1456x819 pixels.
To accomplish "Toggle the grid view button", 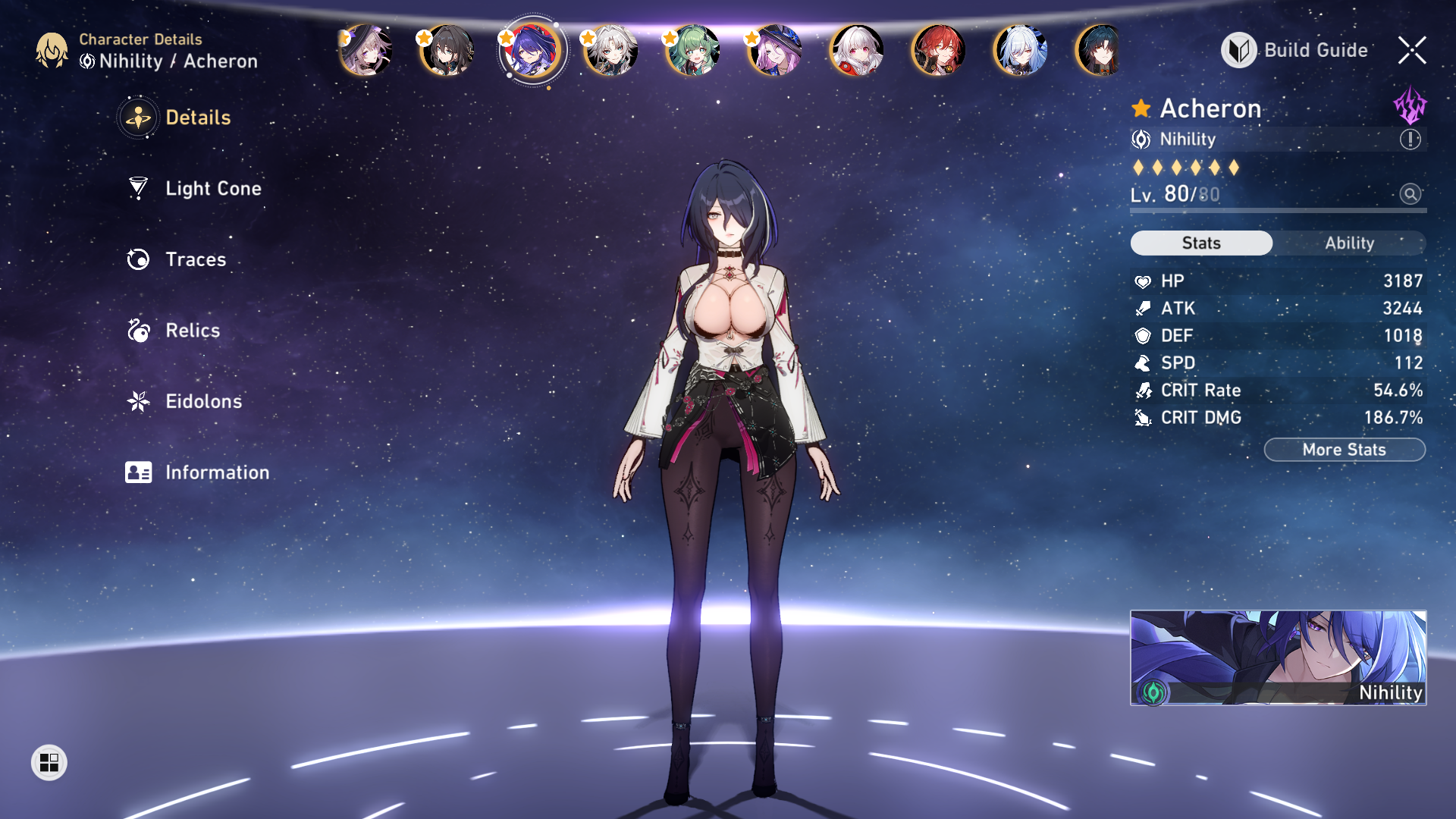I will click(49, 762).
